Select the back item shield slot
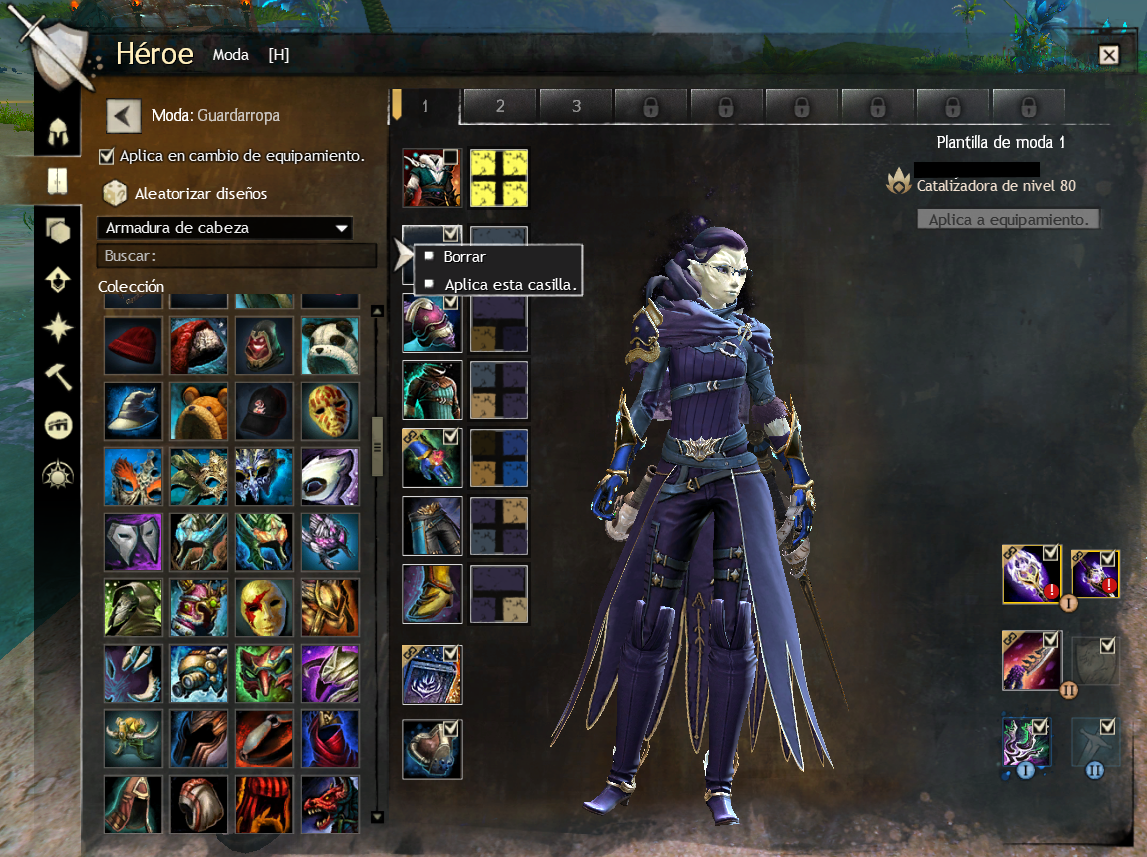The image size is (1147, 857). coord(432,749)
